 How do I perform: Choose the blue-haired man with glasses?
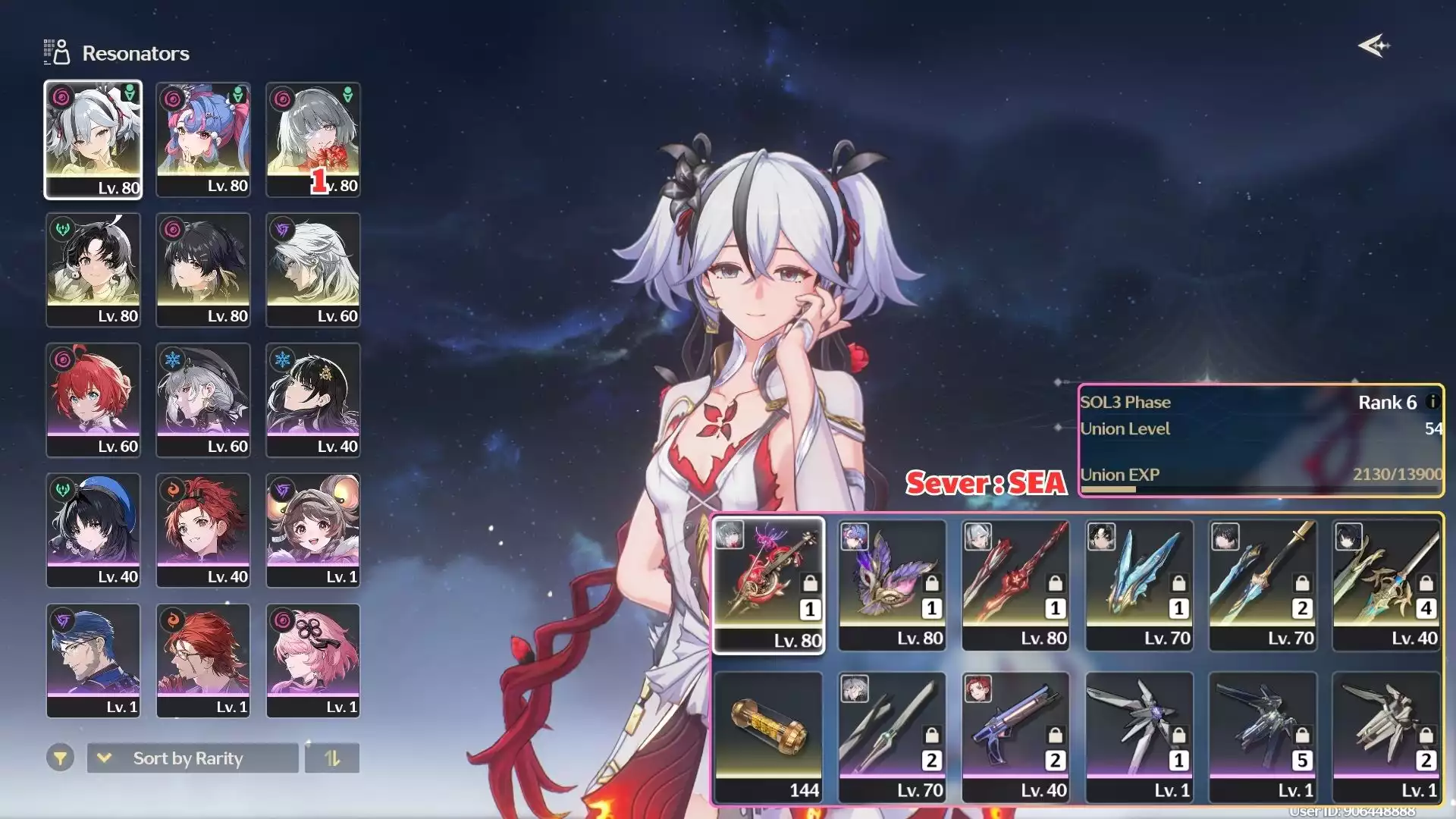coord(93,661)
